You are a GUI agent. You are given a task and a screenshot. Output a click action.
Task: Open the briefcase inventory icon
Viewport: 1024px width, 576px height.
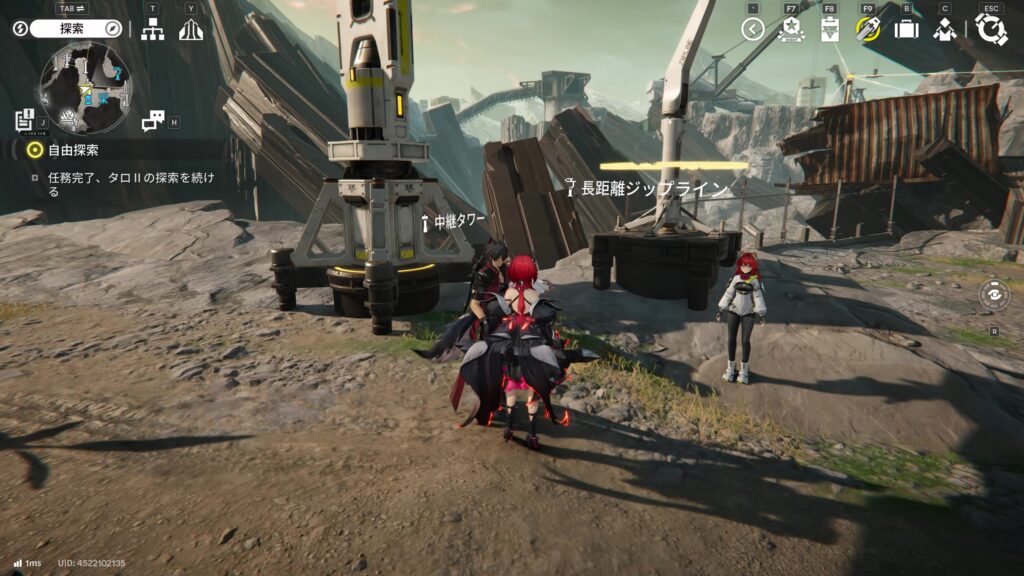(x=906, y=30)
